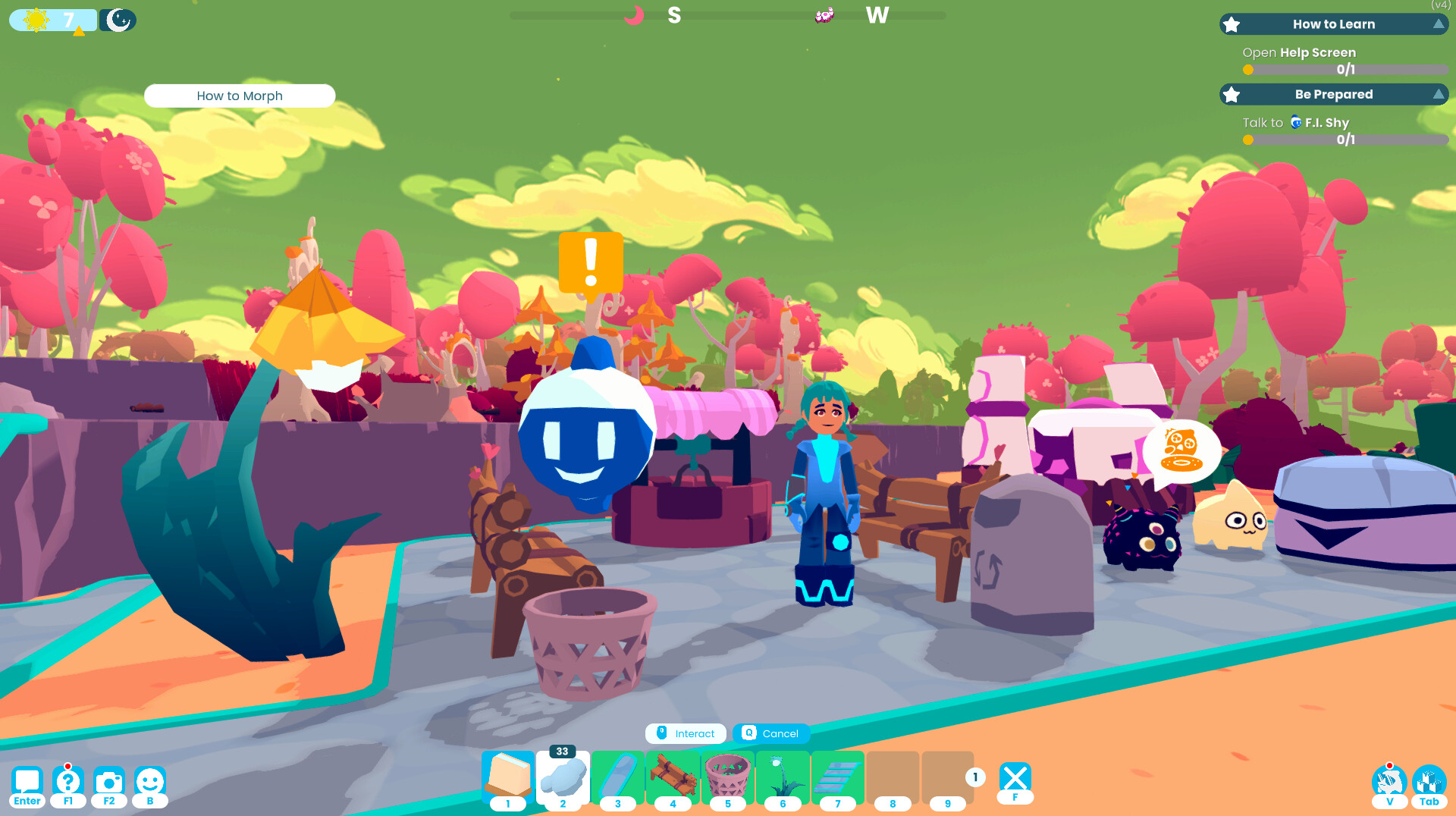1456x816 pixels.
Task: Select the cloud item in hotbar slot 2
Action: click(562, 779)
